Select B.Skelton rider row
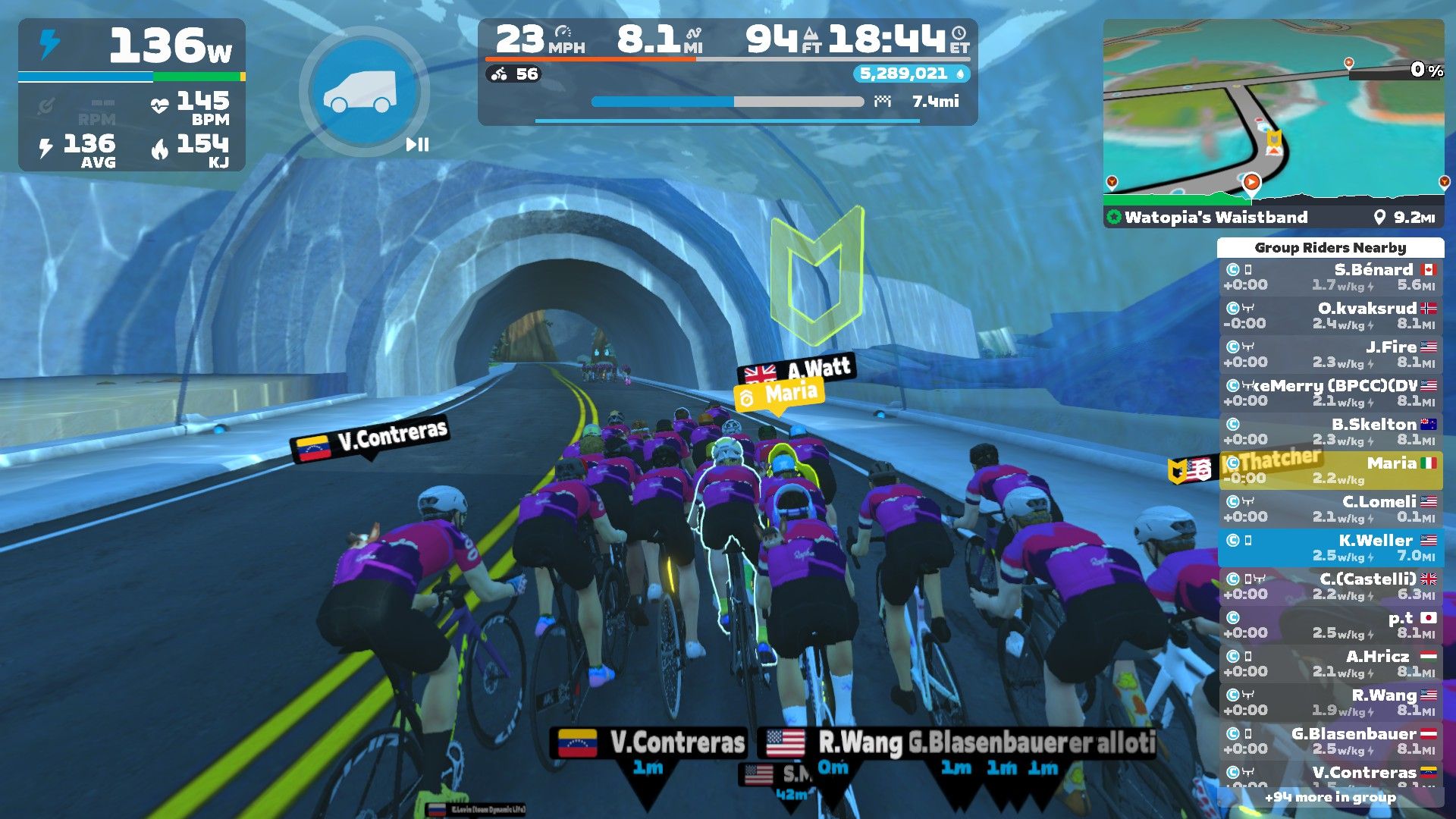Screen dimensions: 1456x819 (x=1330, y=431)
